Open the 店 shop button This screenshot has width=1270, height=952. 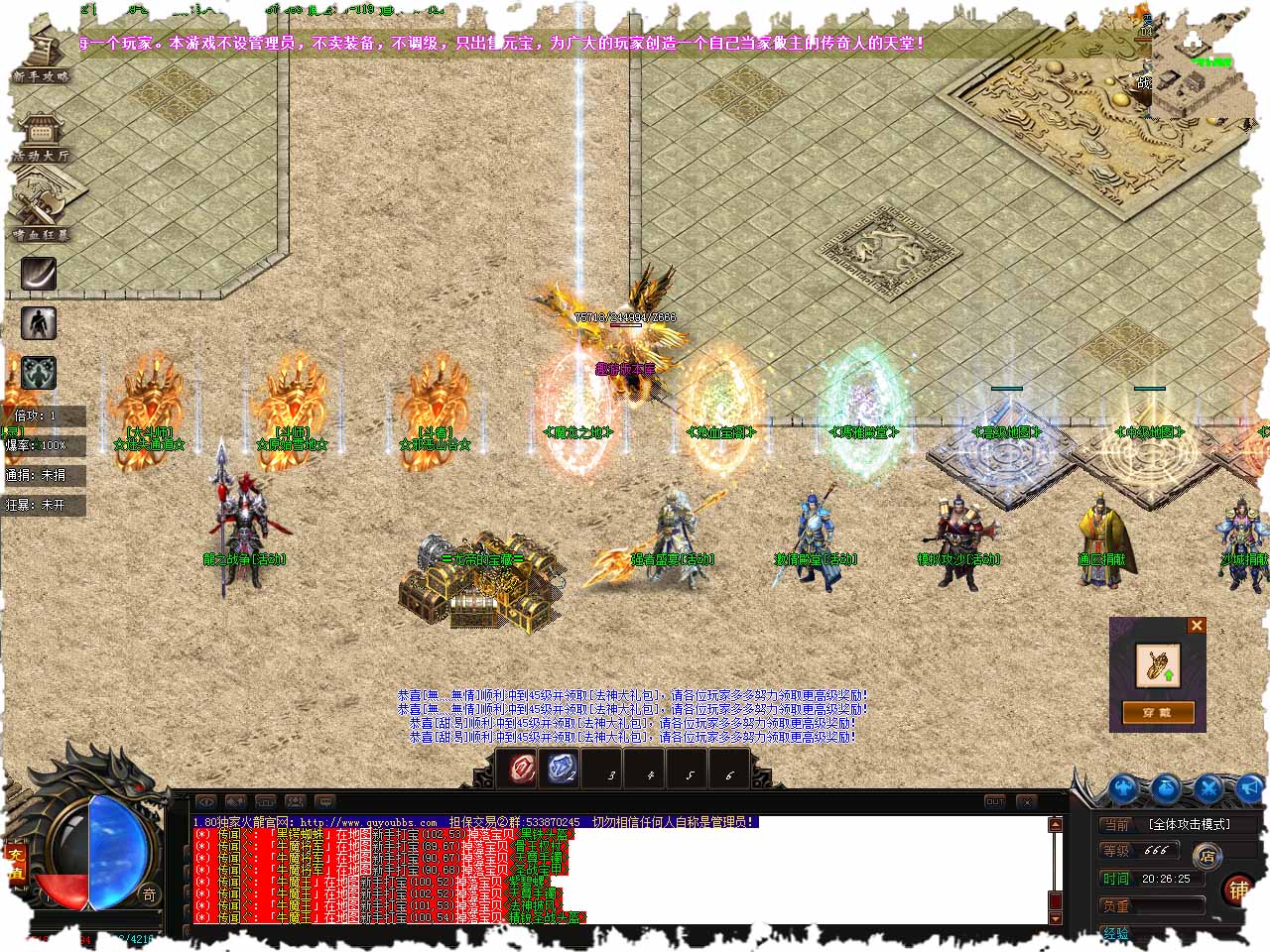pos(1207,855)
